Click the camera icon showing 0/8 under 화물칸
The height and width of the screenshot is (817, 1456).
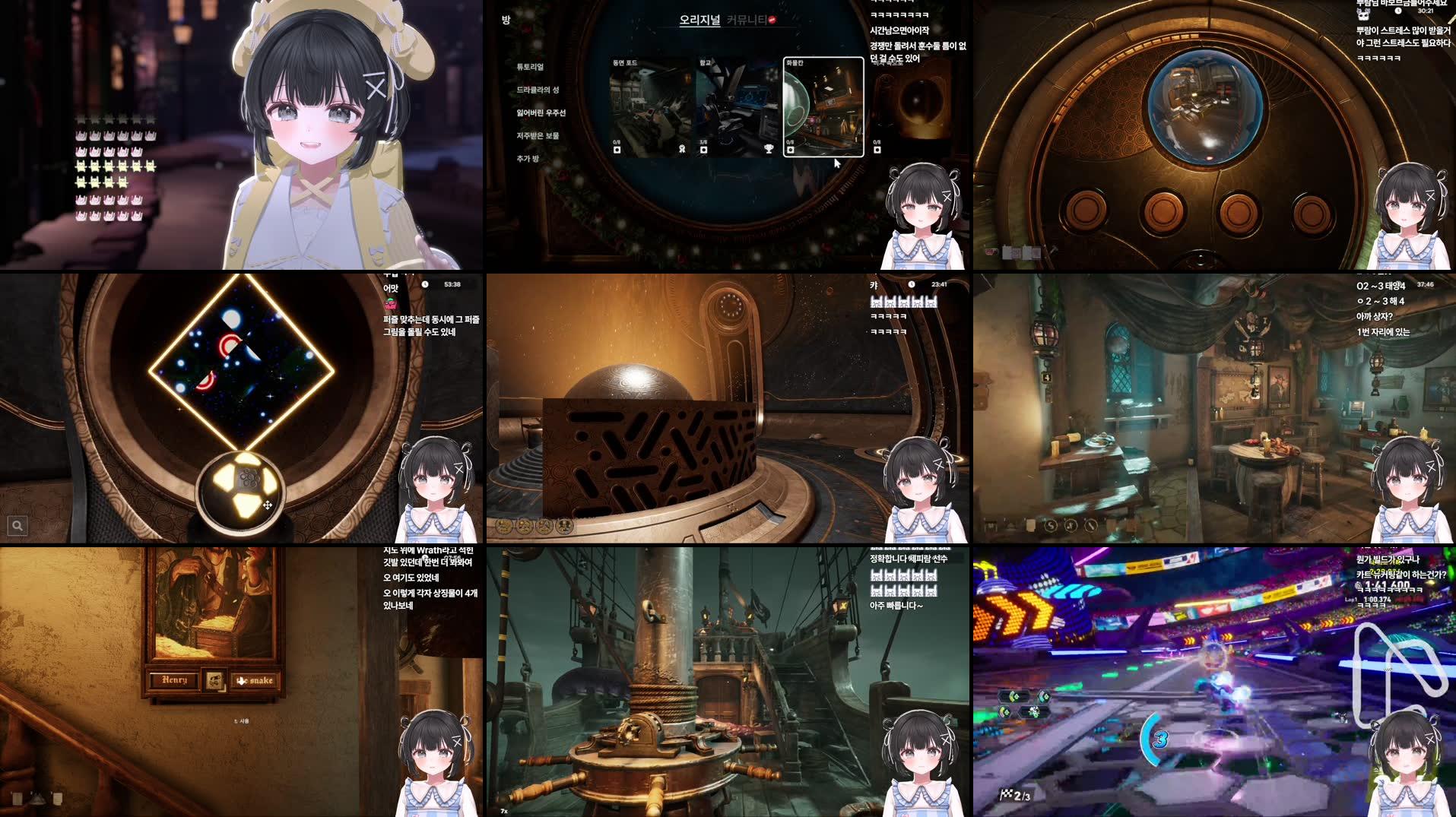789,149
